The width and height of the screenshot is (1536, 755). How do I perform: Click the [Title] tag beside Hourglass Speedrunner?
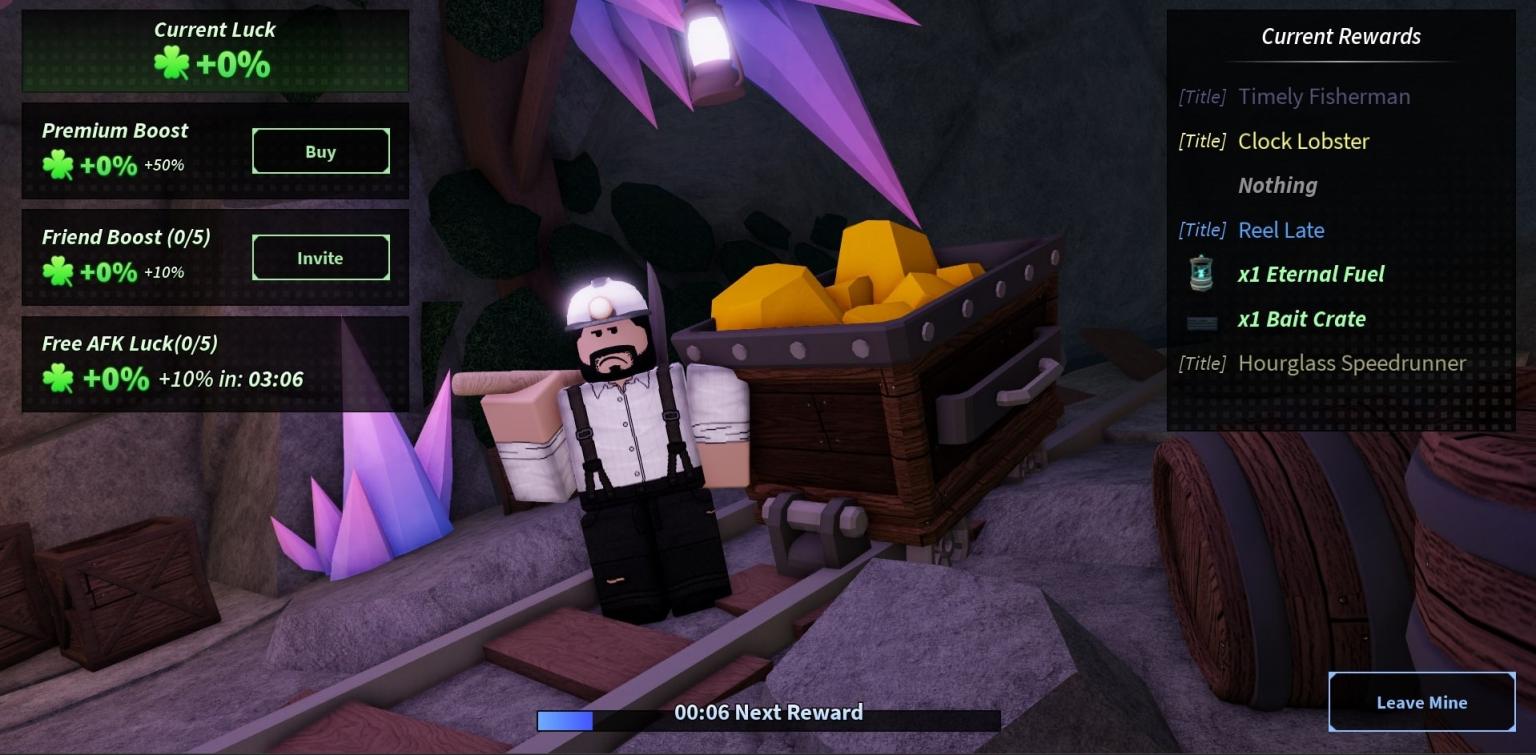[x=1202, y=363]
